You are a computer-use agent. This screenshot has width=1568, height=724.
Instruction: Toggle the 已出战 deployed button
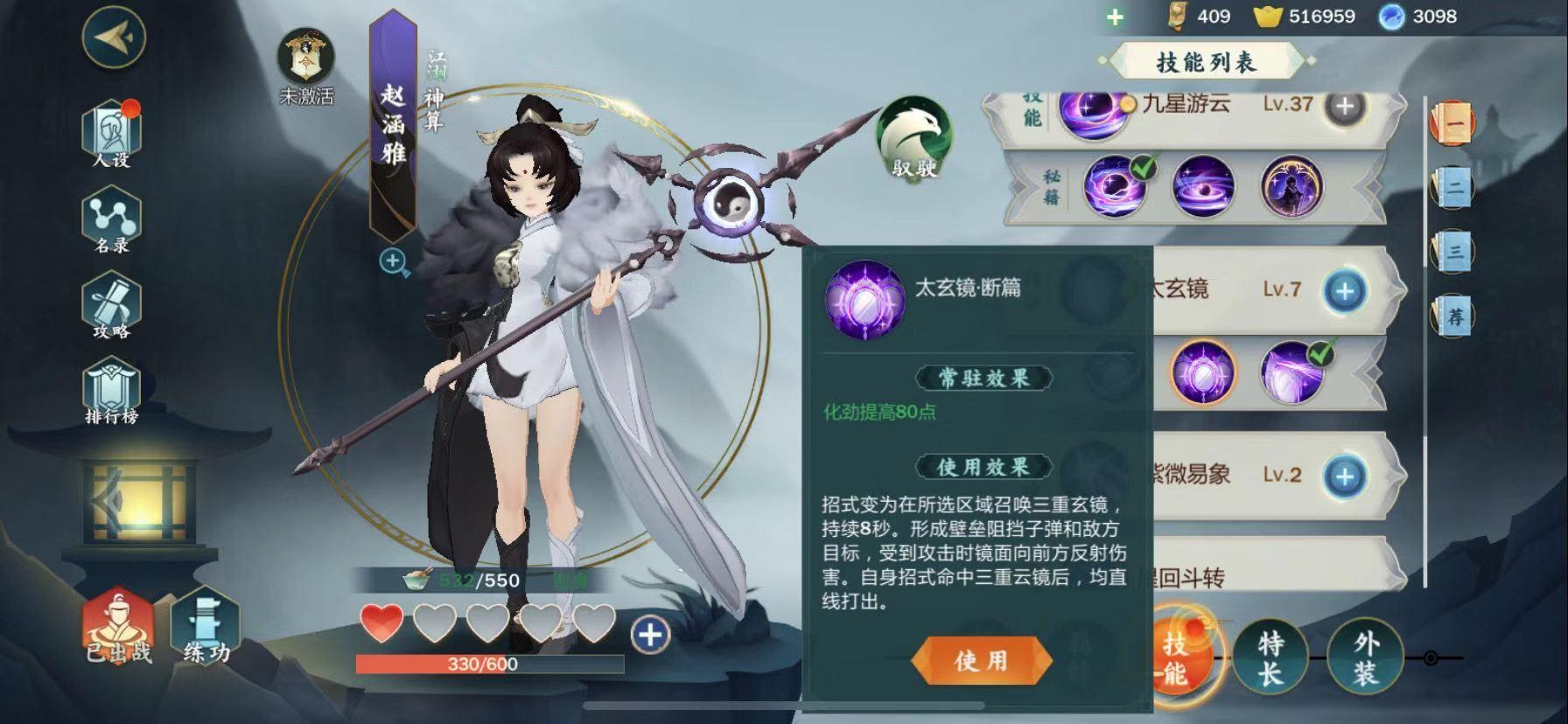coord(118,627)
